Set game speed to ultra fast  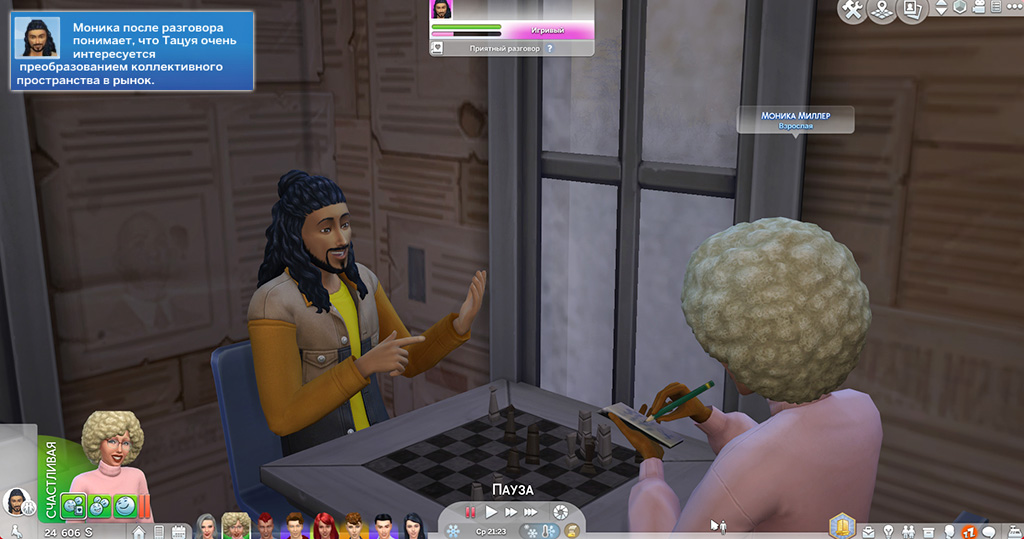click(532, 512)
